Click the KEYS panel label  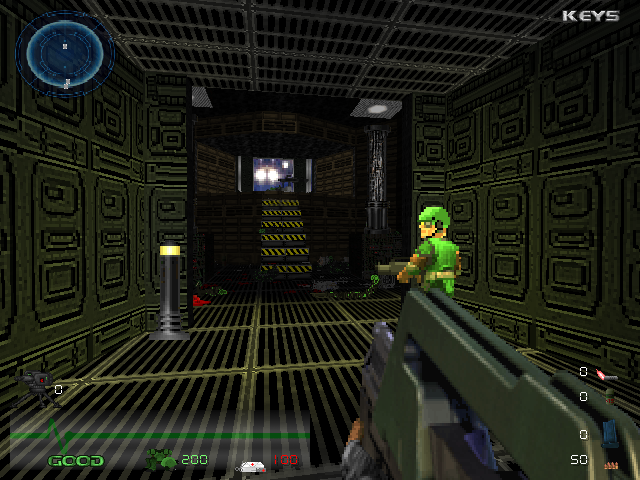pyautogui.click(x=590, y=16)
